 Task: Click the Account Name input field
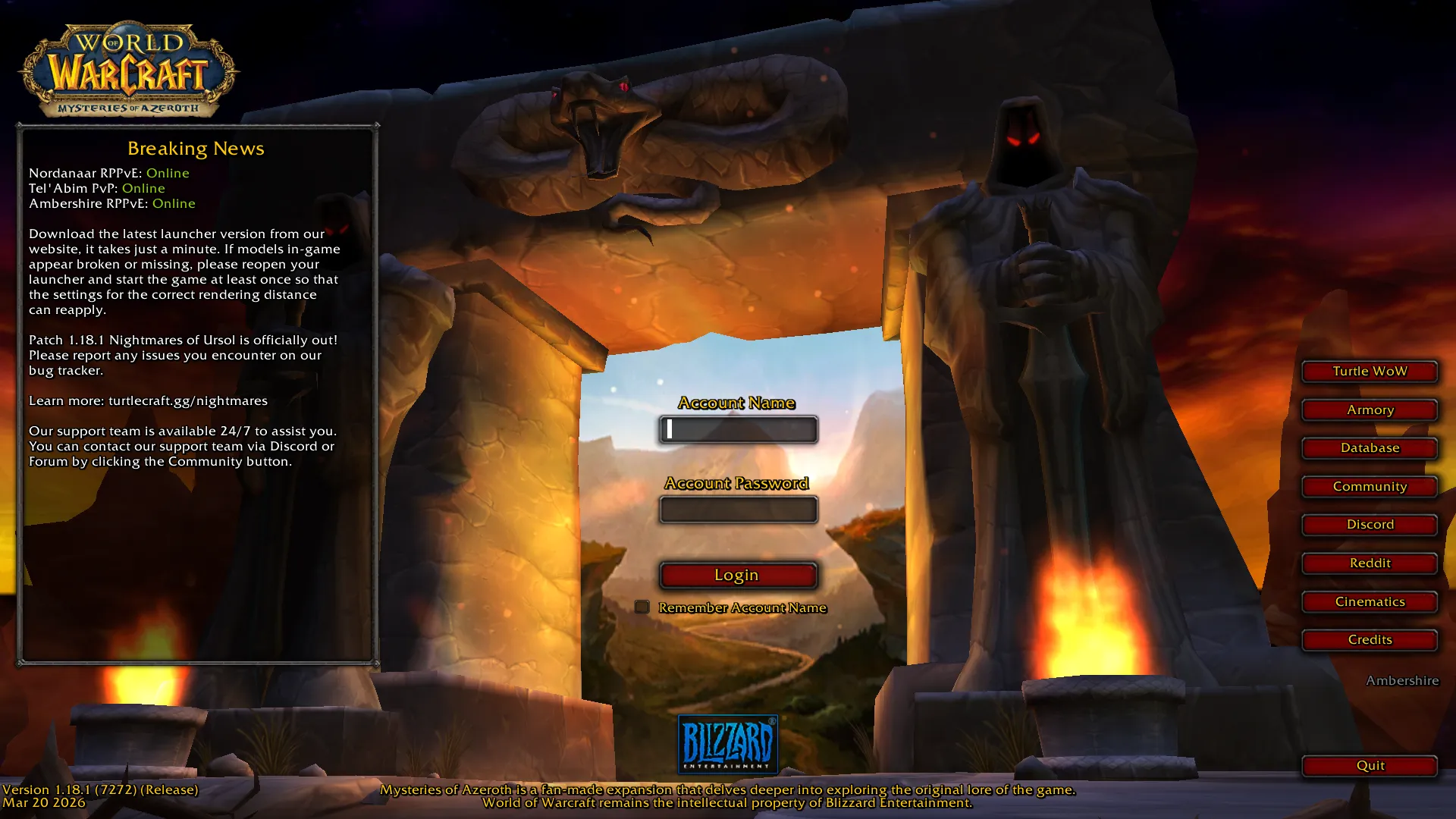coord(738,430)
